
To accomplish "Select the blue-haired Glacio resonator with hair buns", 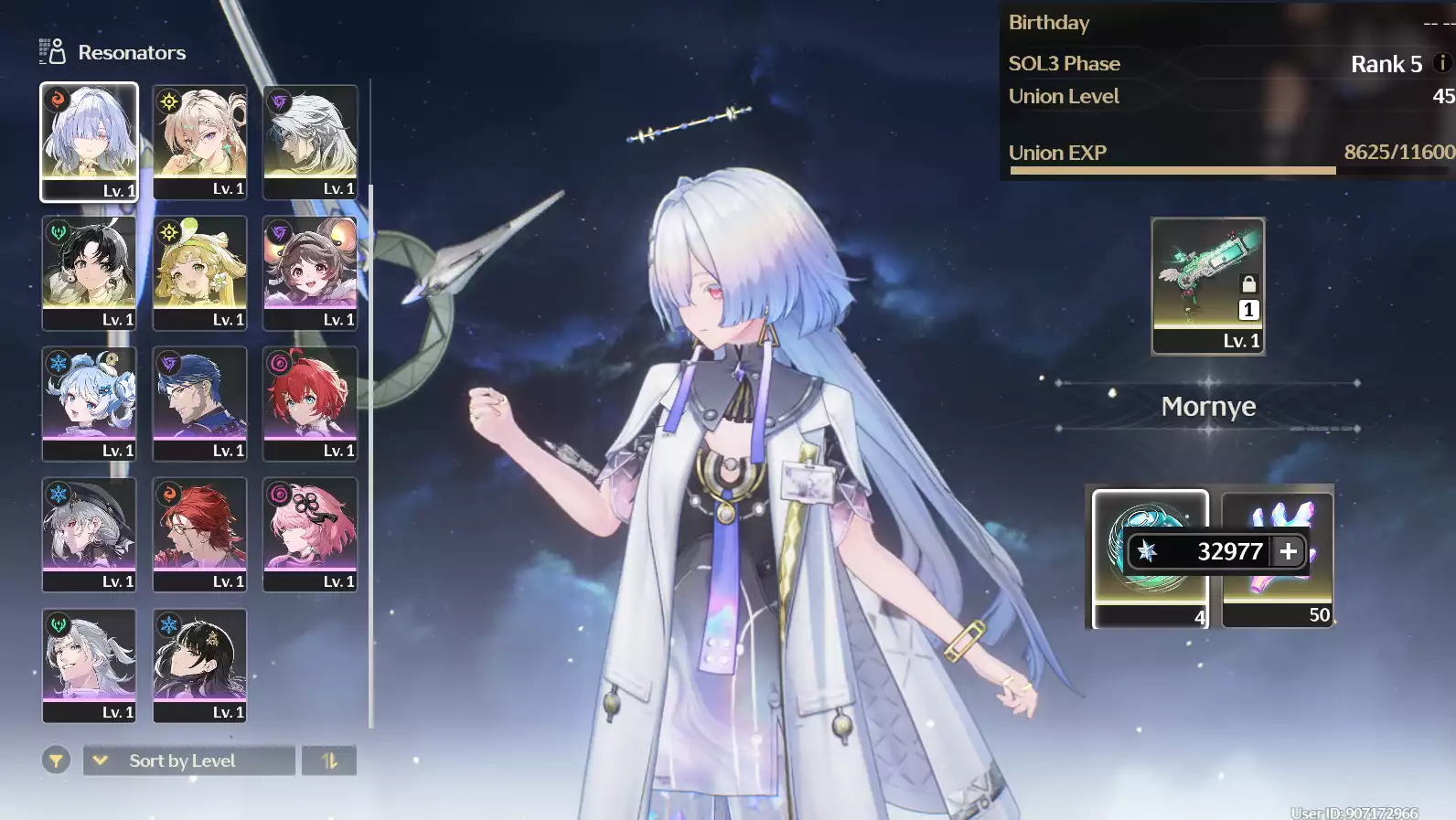I will point(89,403).
